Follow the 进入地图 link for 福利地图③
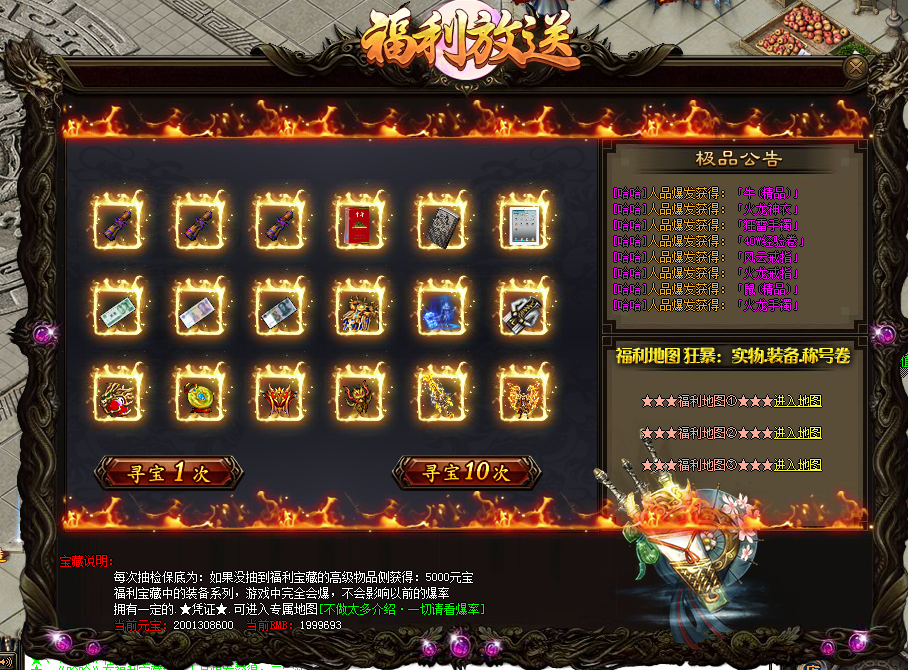 click(797, 465)
